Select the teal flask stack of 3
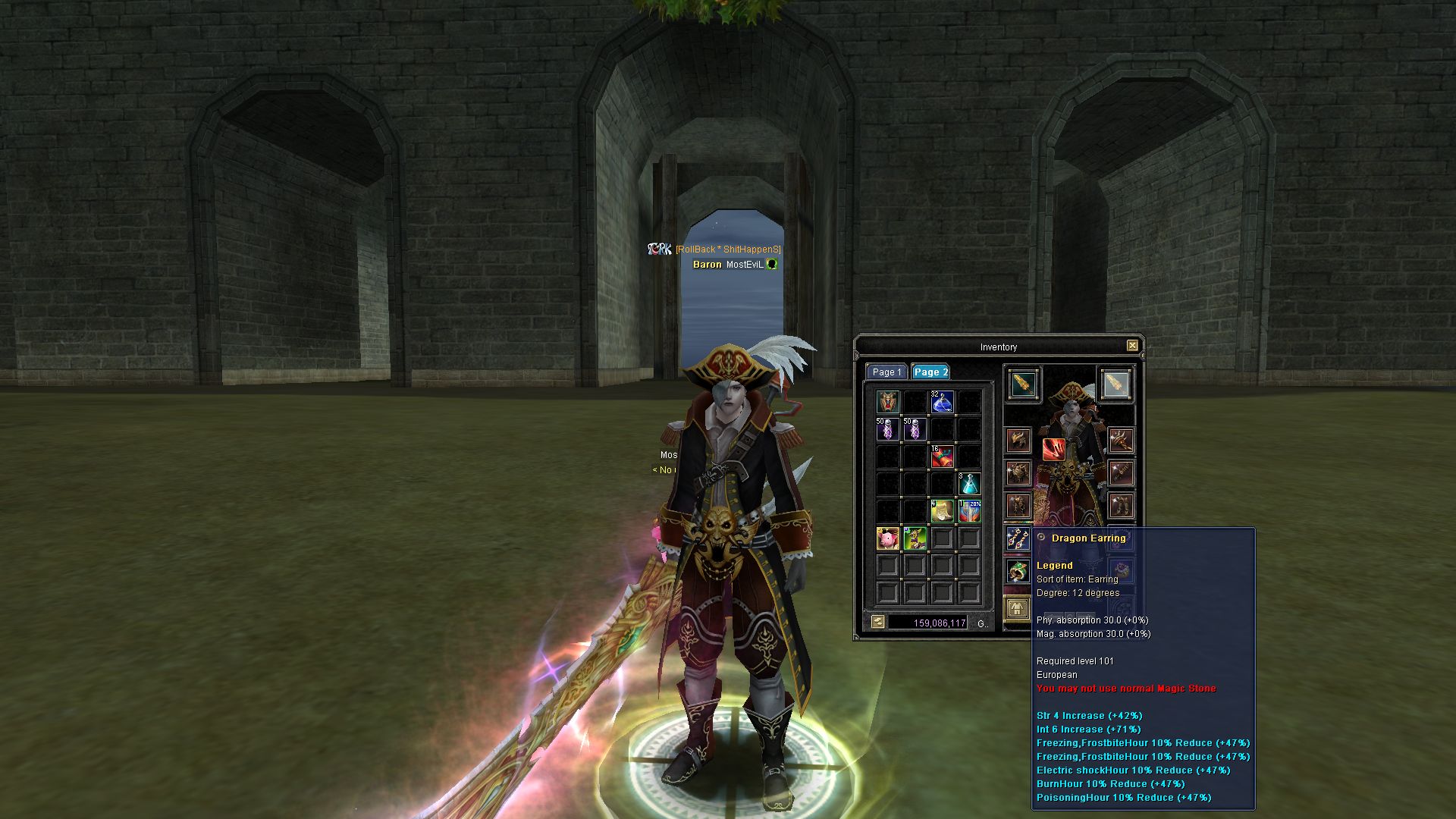This screenshot has width=1456, height=819. click(969, 484)
